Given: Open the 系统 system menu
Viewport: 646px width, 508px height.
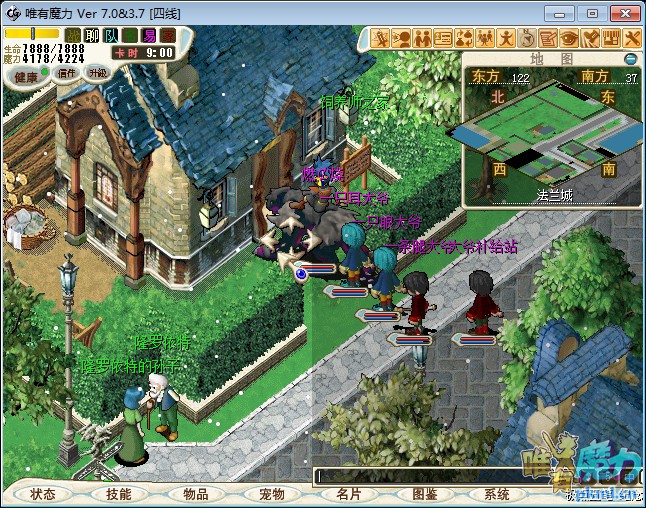Looking at the screenshot, I should click(497, 494).
